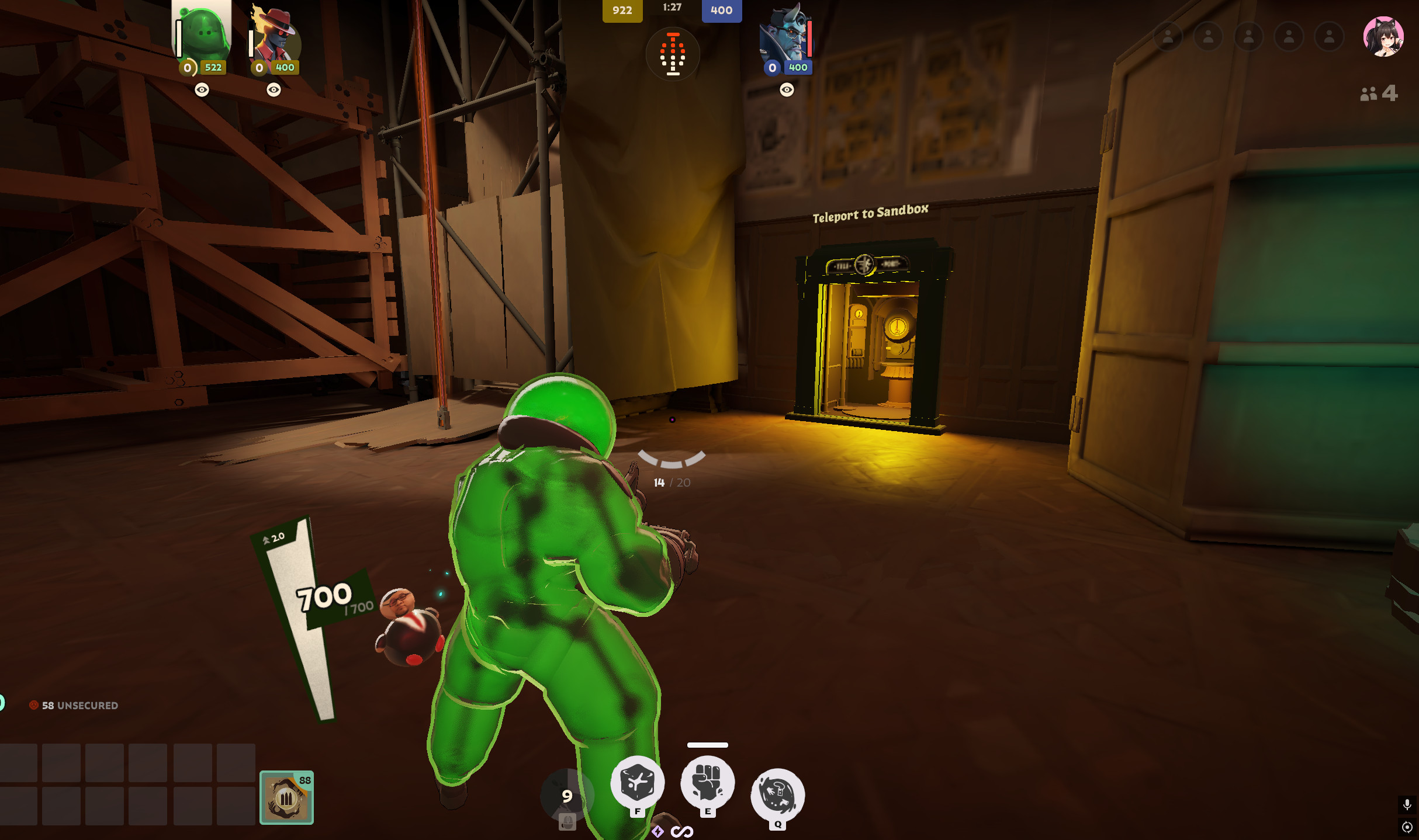The width and height of the screenshot is (1419, 840).
Task: Click the gold team score showing 922
Action: coord(622,11)
